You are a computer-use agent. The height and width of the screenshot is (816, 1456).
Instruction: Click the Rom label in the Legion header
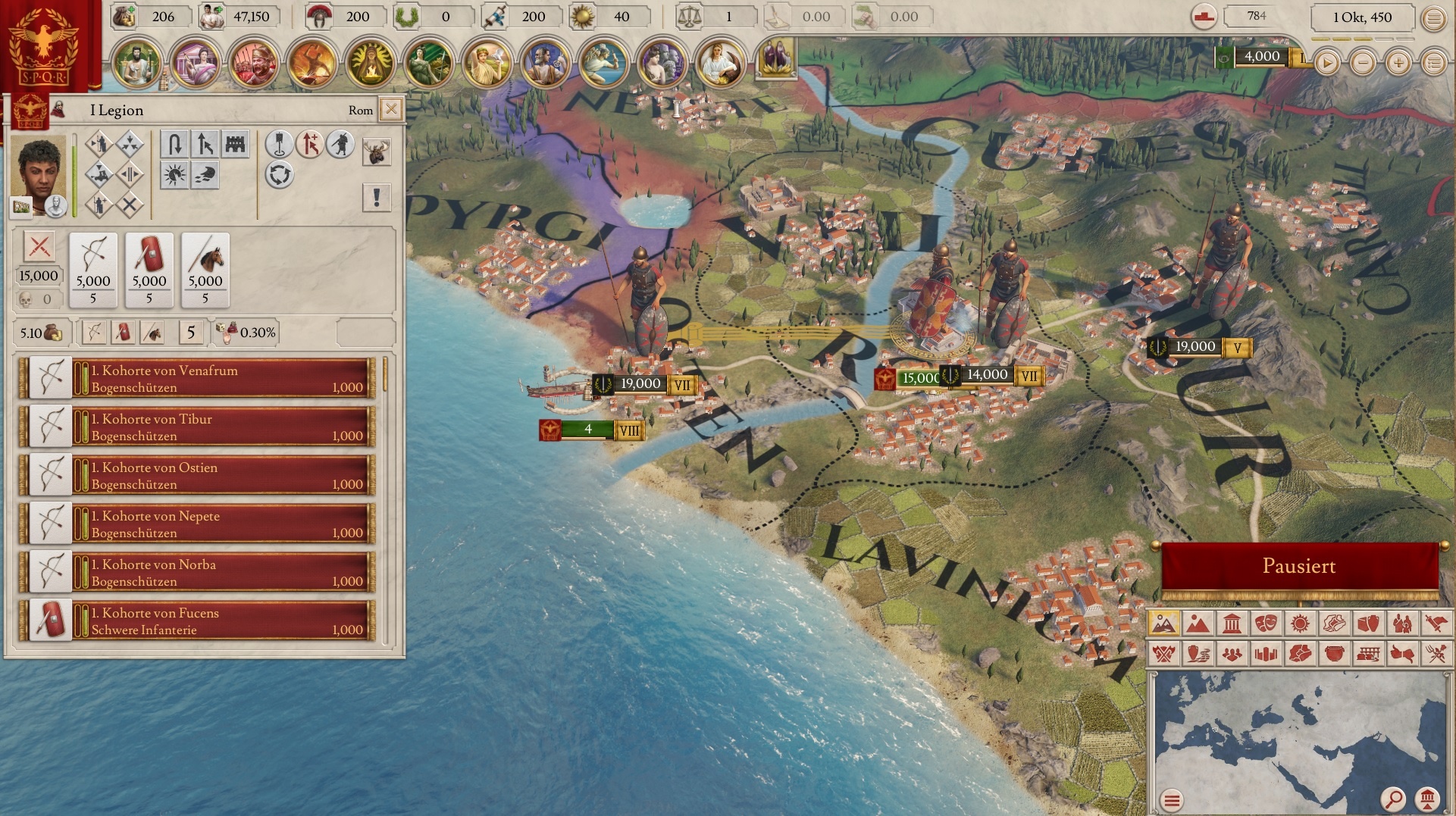(361, 110)
